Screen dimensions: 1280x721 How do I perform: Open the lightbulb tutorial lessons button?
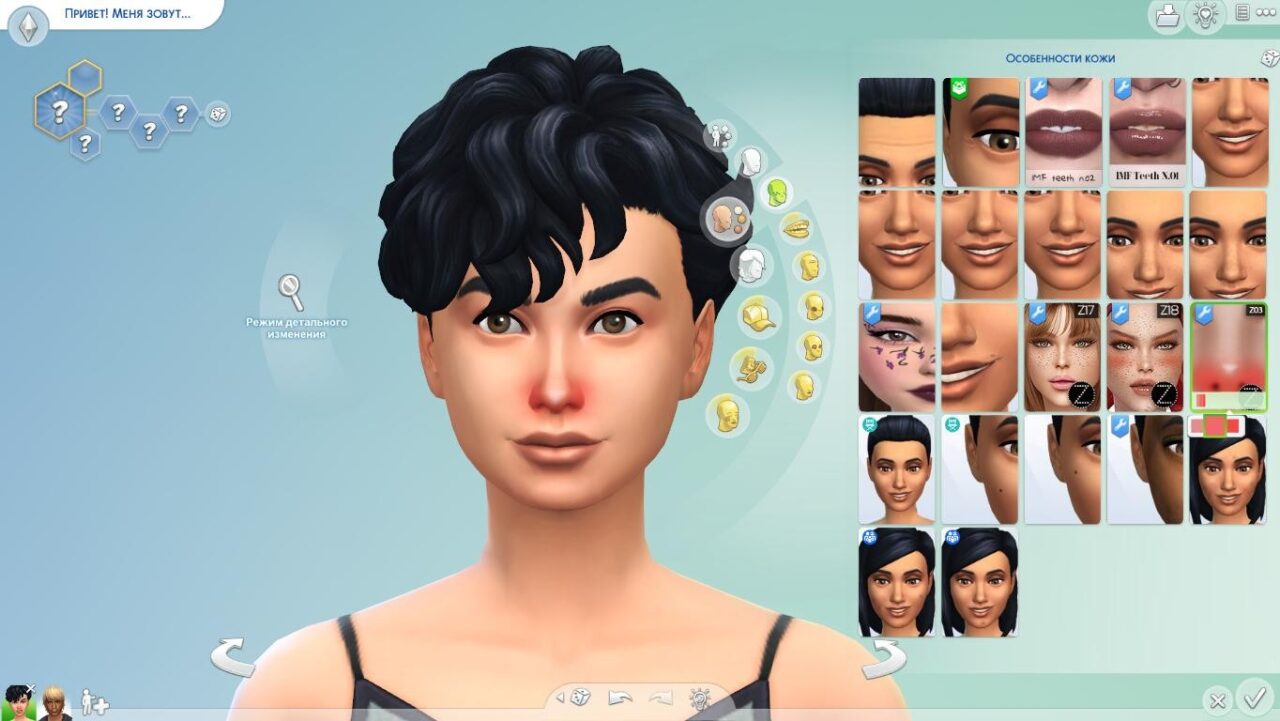[1205, 15]
